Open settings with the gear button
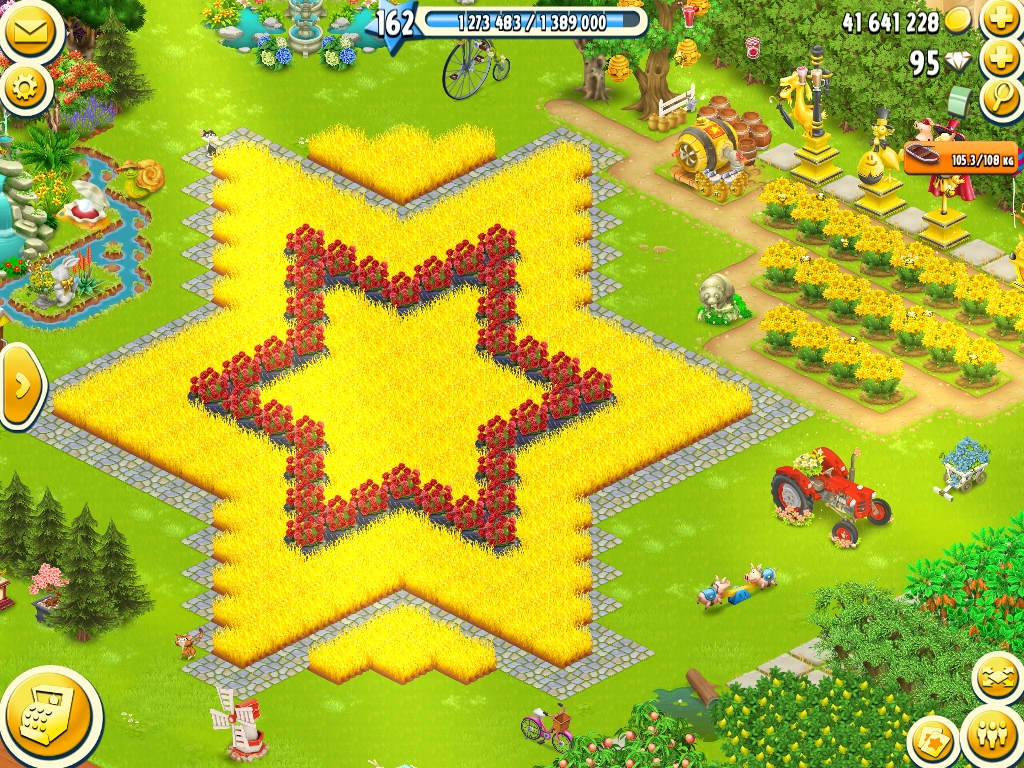The height and width of the screenshot is (768, 1024). pyautogui.click(x=26, y=89)
